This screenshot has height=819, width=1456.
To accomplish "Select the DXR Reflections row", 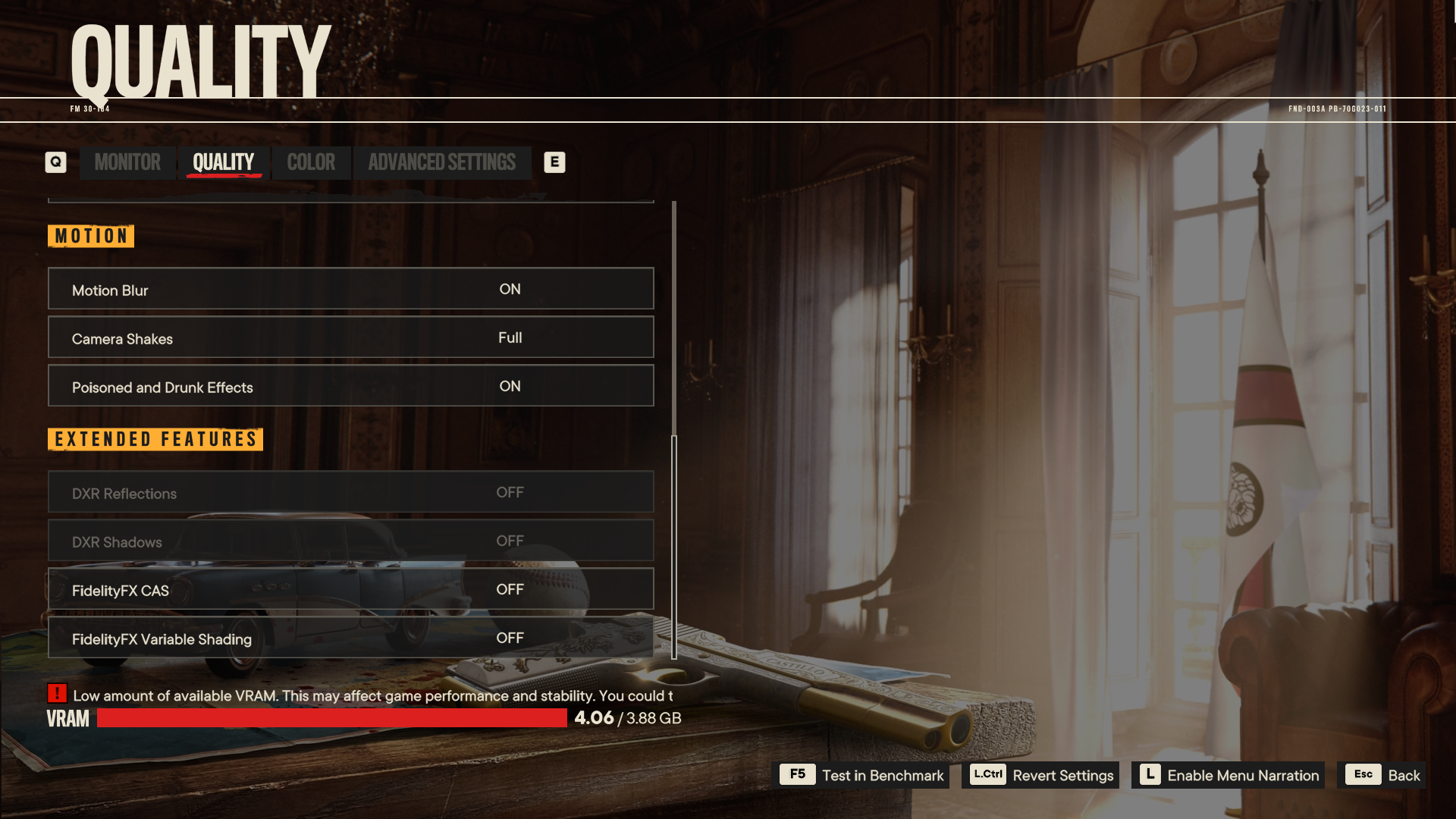I will [x=350, y=492].
